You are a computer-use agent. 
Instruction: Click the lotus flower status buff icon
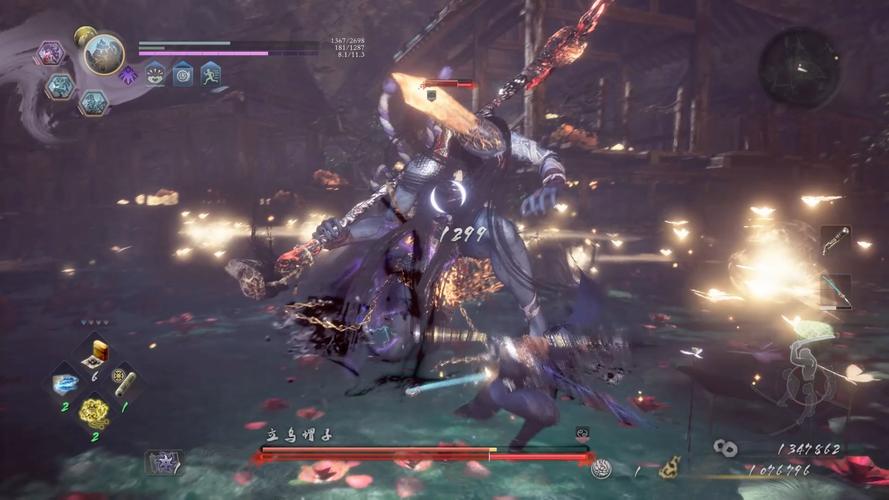tap(155, 73)
